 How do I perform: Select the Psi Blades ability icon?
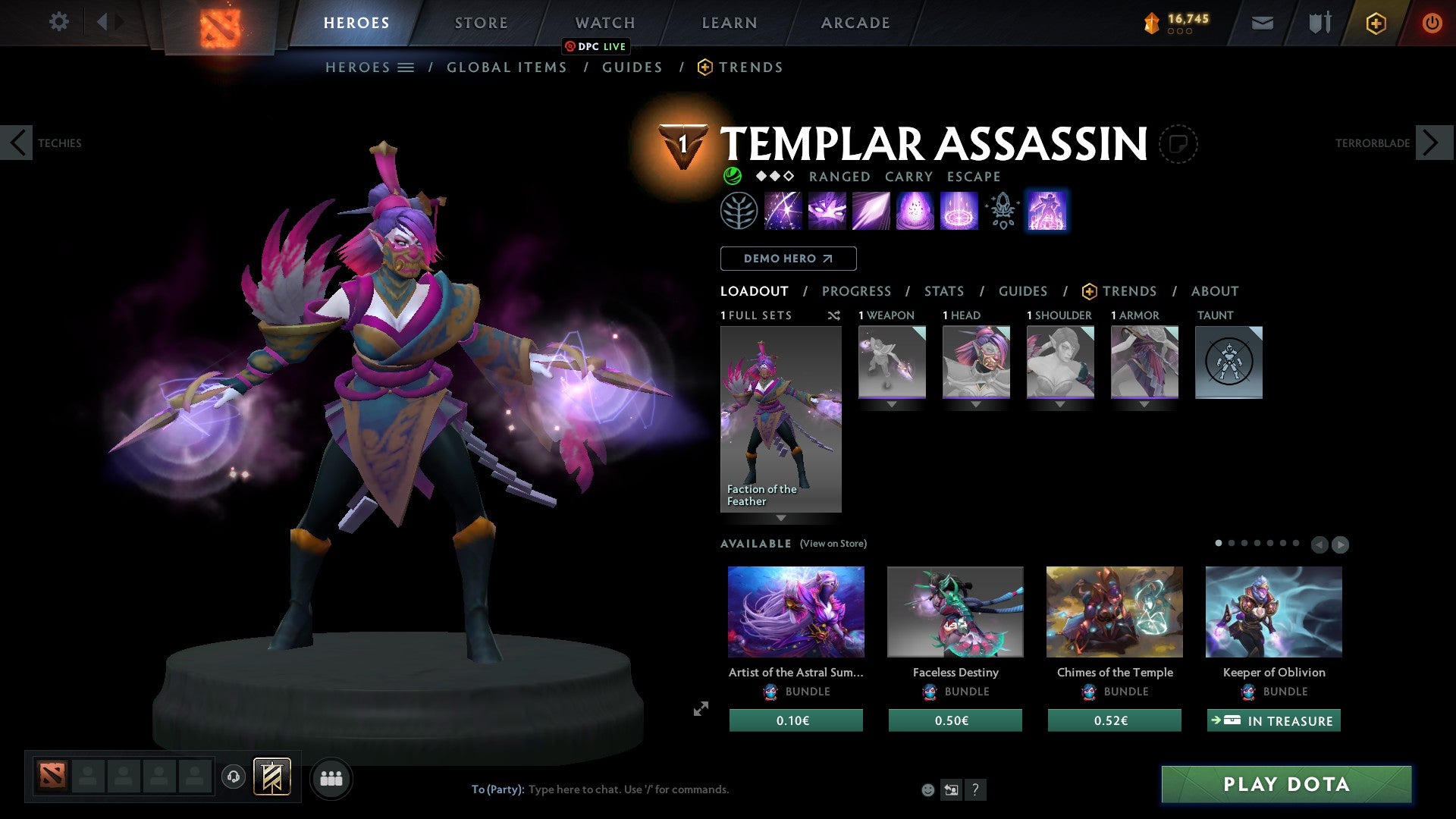871,211
